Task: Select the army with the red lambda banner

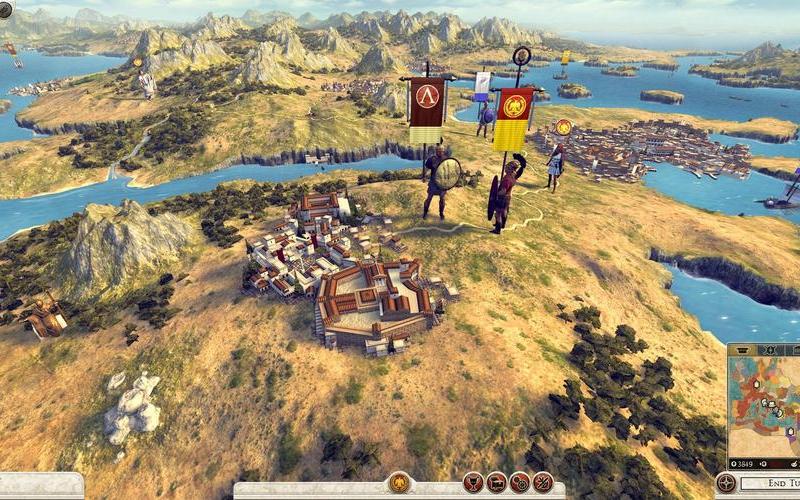Action: pos(427,110)
